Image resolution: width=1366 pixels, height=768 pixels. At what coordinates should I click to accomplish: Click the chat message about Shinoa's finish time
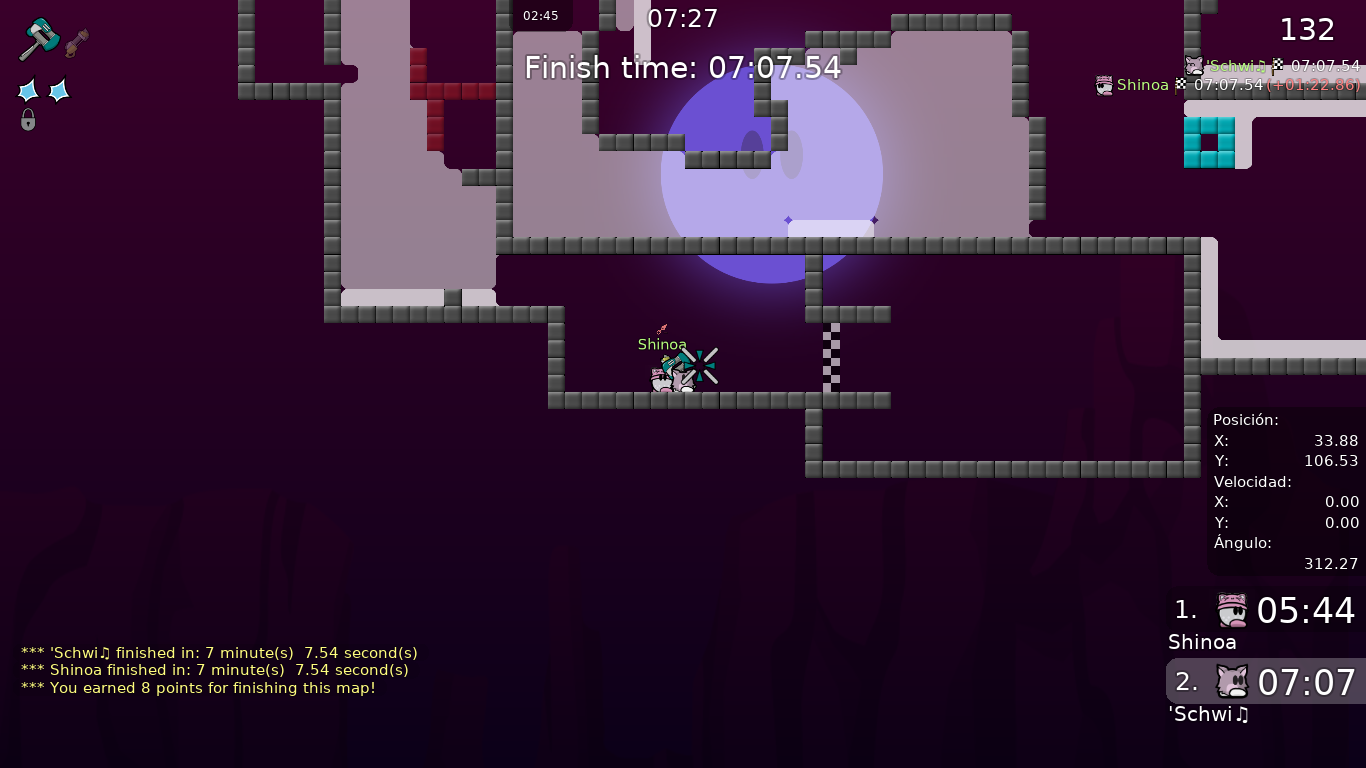214,670
